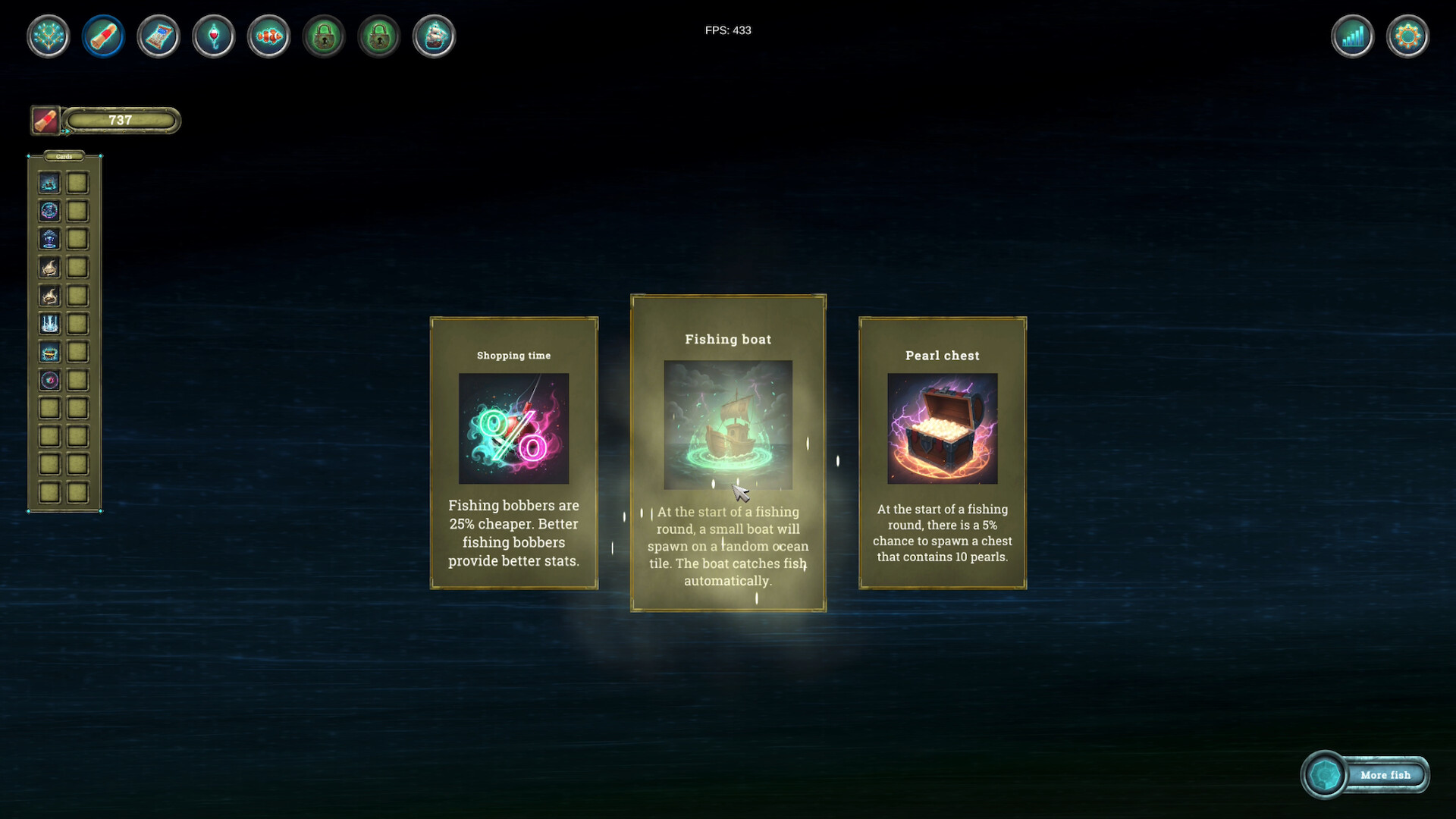Select the fishing bobber icon

point(213,36)
